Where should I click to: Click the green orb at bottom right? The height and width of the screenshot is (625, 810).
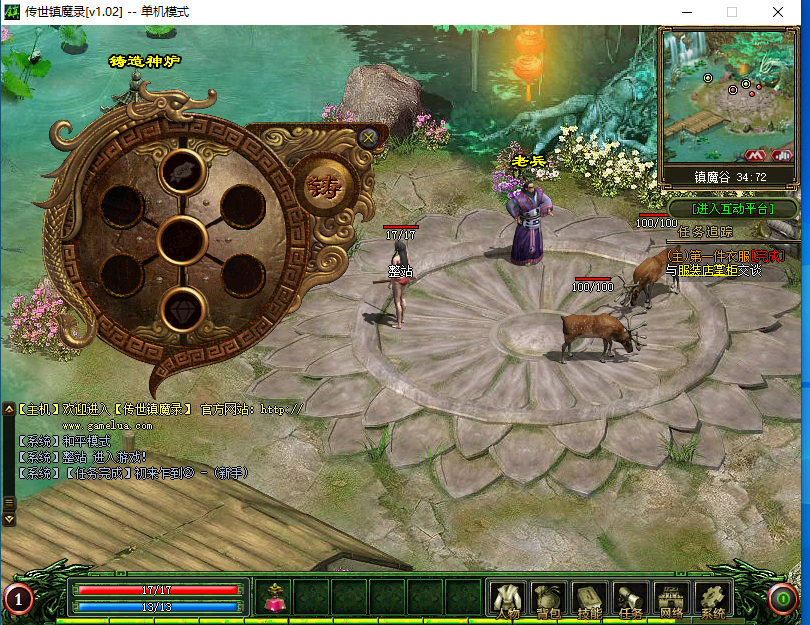[782, 599]
